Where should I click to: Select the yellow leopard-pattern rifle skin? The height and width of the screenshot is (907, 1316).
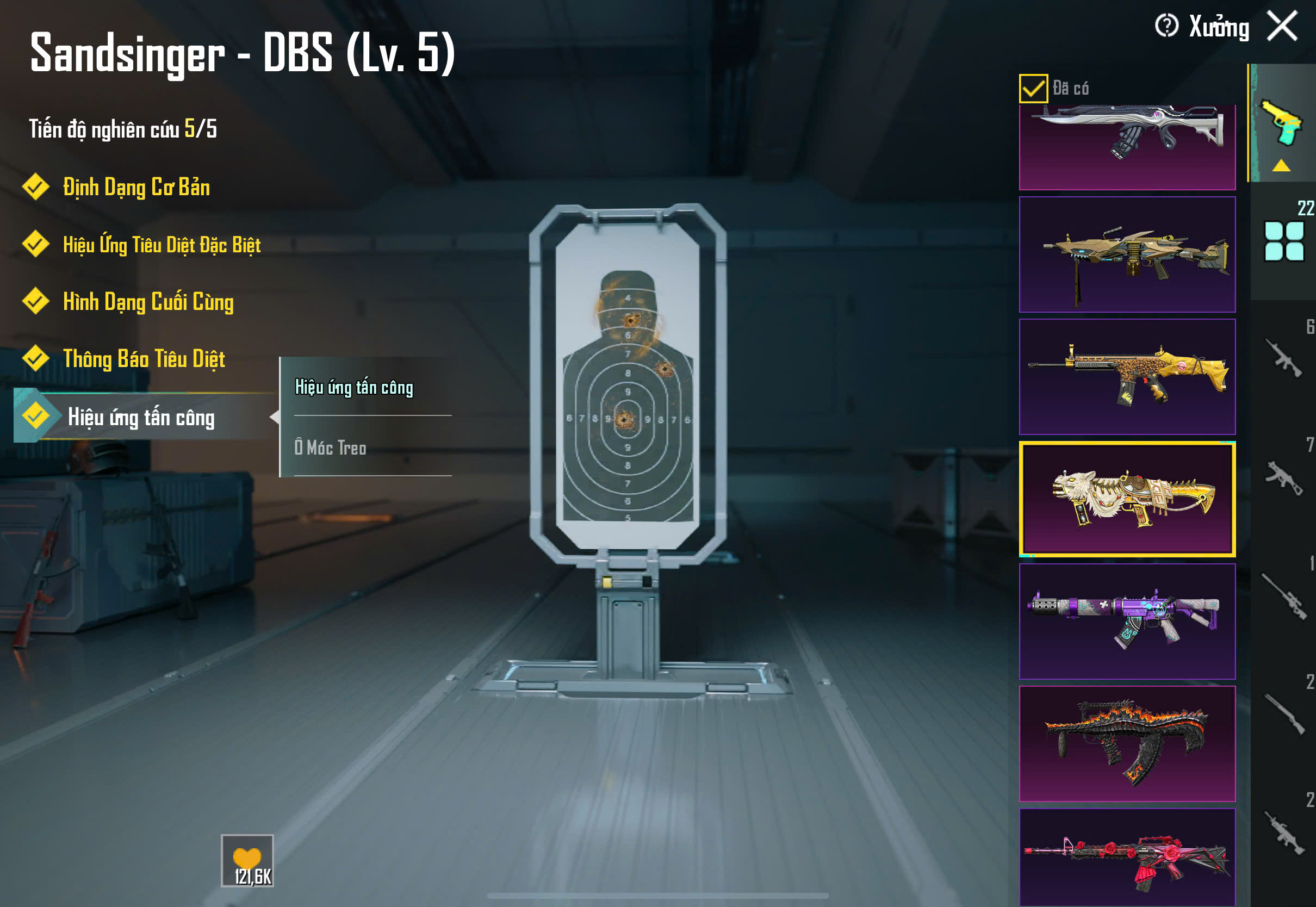click(1127, 377)
